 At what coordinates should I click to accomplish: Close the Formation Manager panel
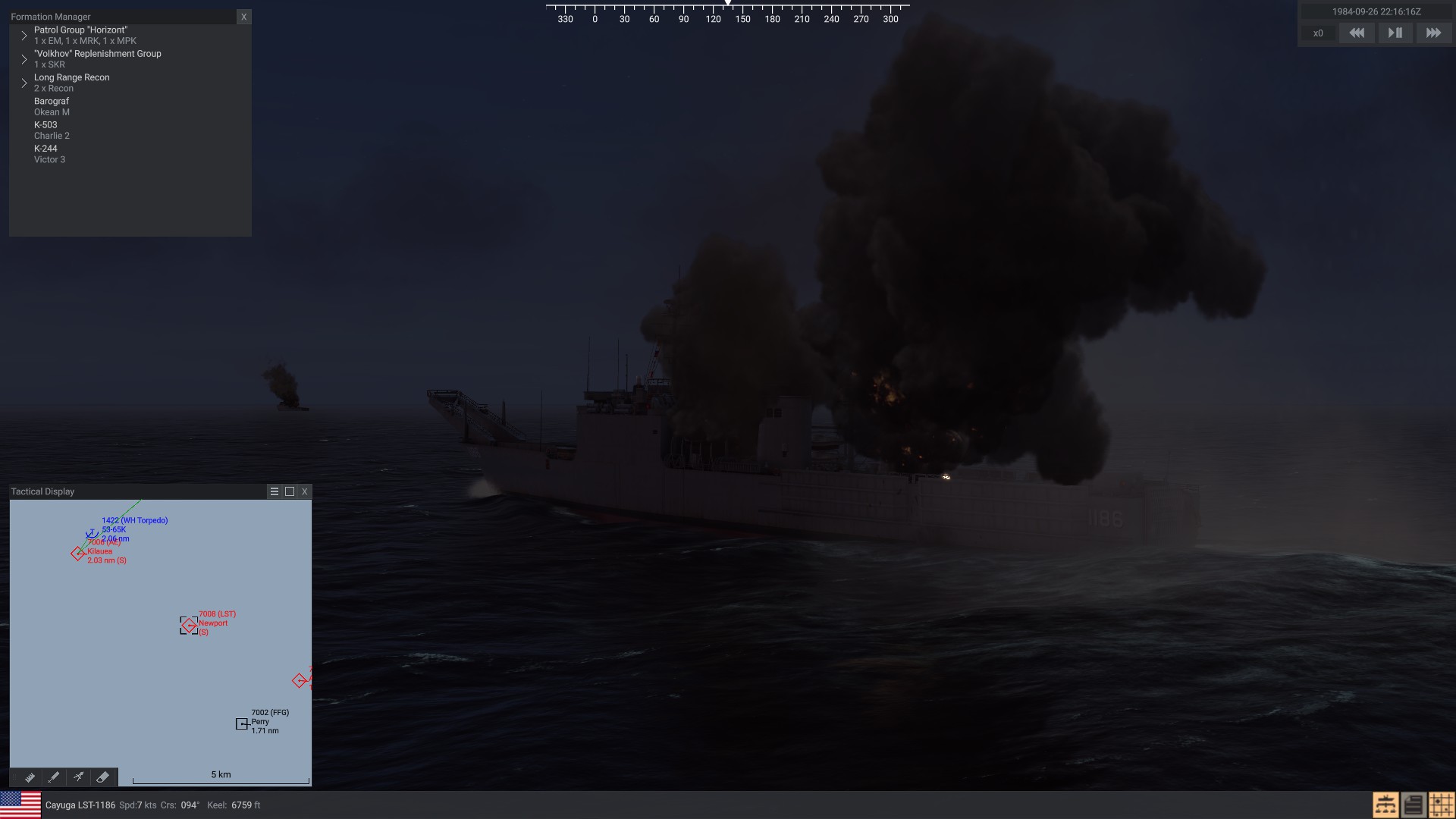coord(243,17)
